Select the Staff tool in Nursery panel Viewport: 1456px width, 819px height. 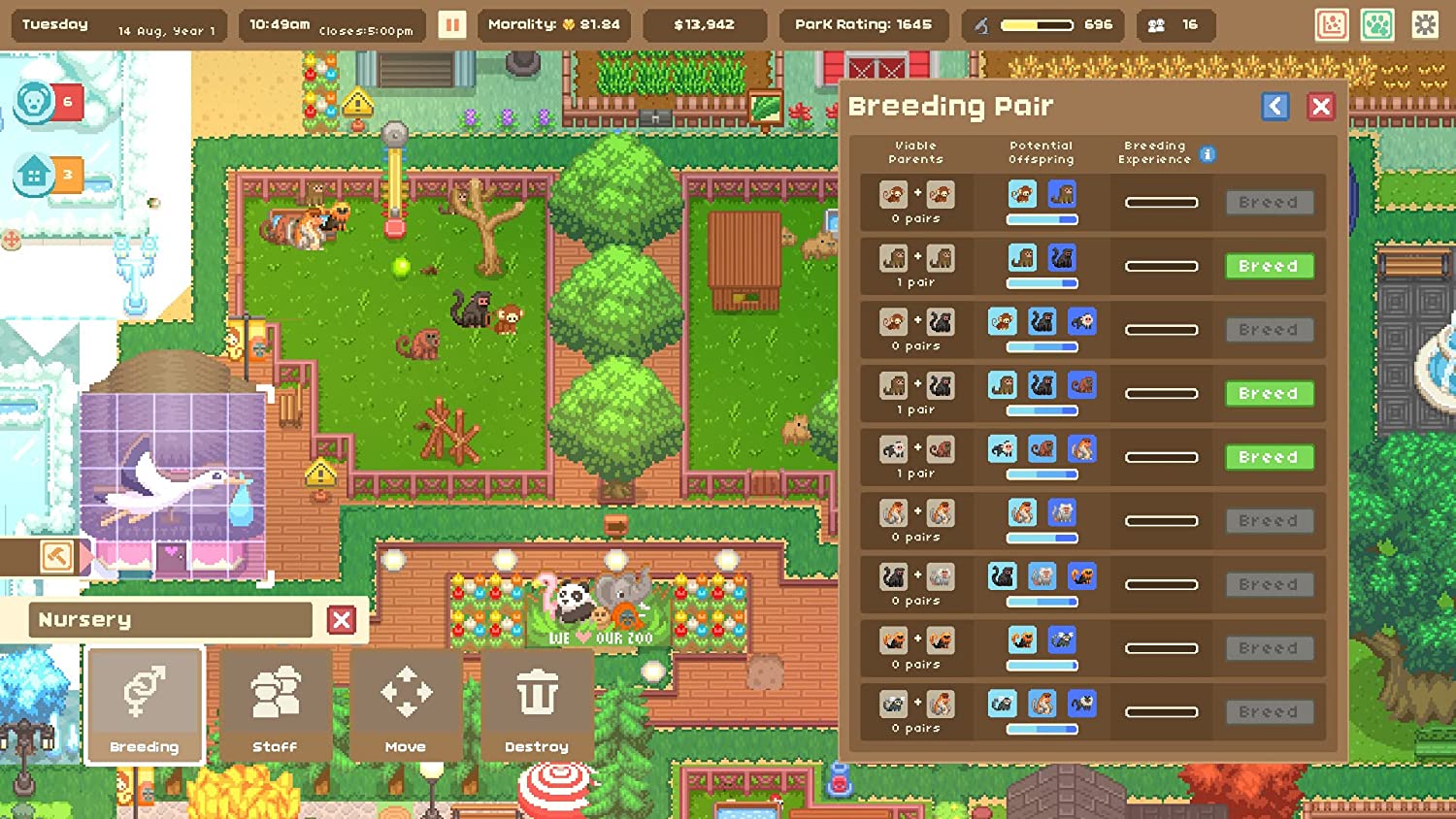(x=275, y=705)
